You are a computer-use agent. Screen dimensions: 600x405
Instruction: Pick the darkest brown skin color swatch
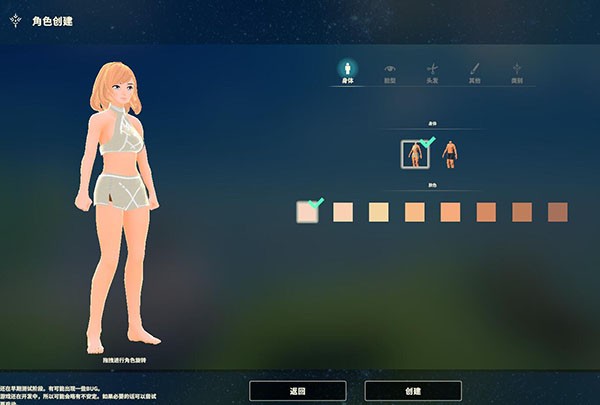click(557, 212)
